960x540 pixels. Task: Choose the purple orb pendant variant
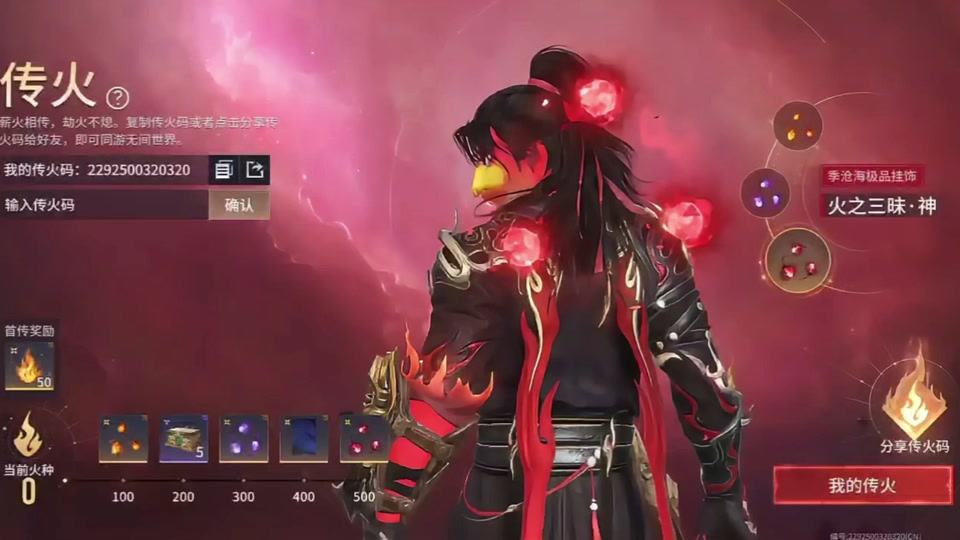765,193
